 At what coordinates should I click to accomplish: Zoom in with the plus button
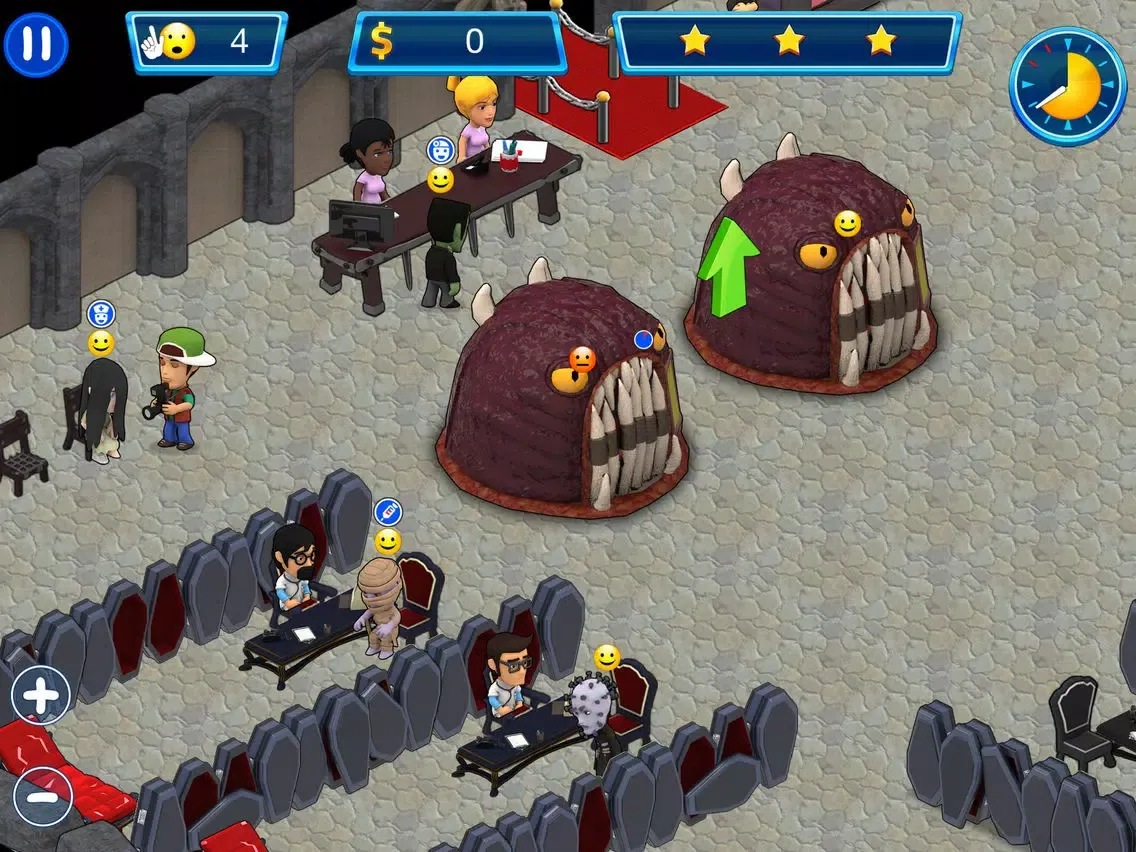coord(41,695)
